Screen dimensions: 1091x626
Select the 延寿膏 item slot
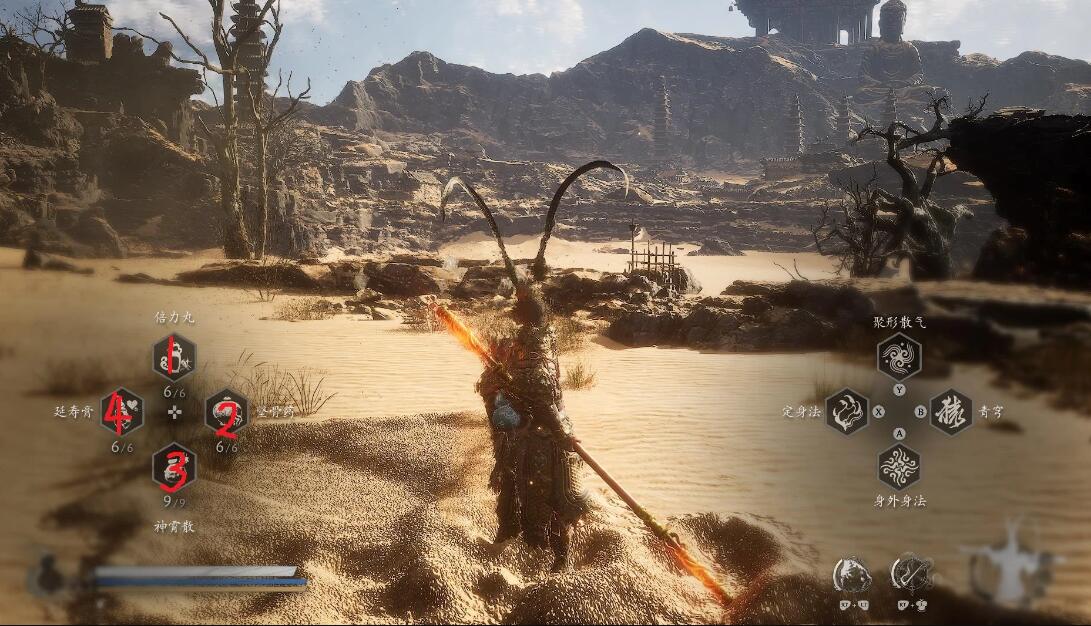click(121, 411)
